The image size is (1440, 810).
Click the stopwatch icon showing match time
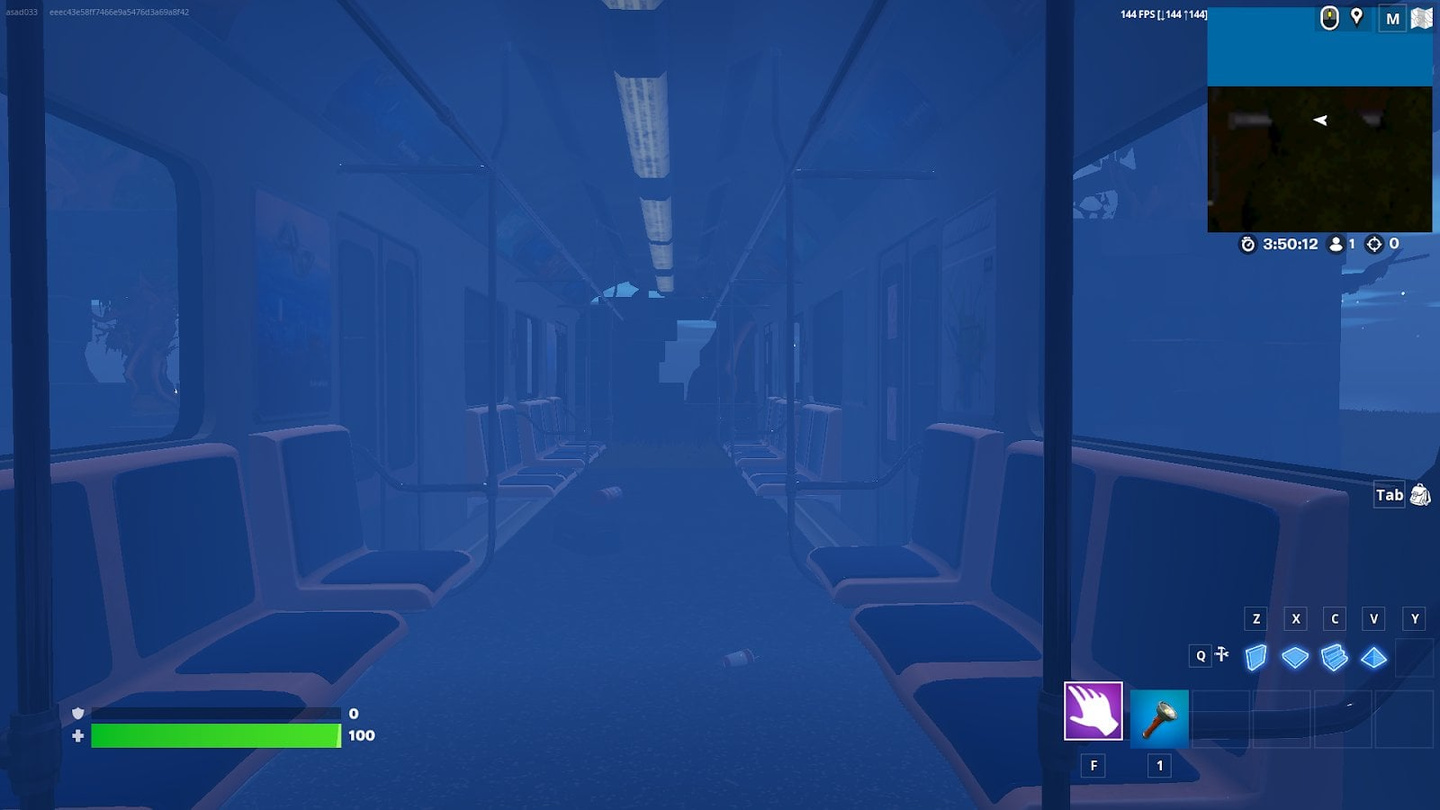(x=1247, y=244)
